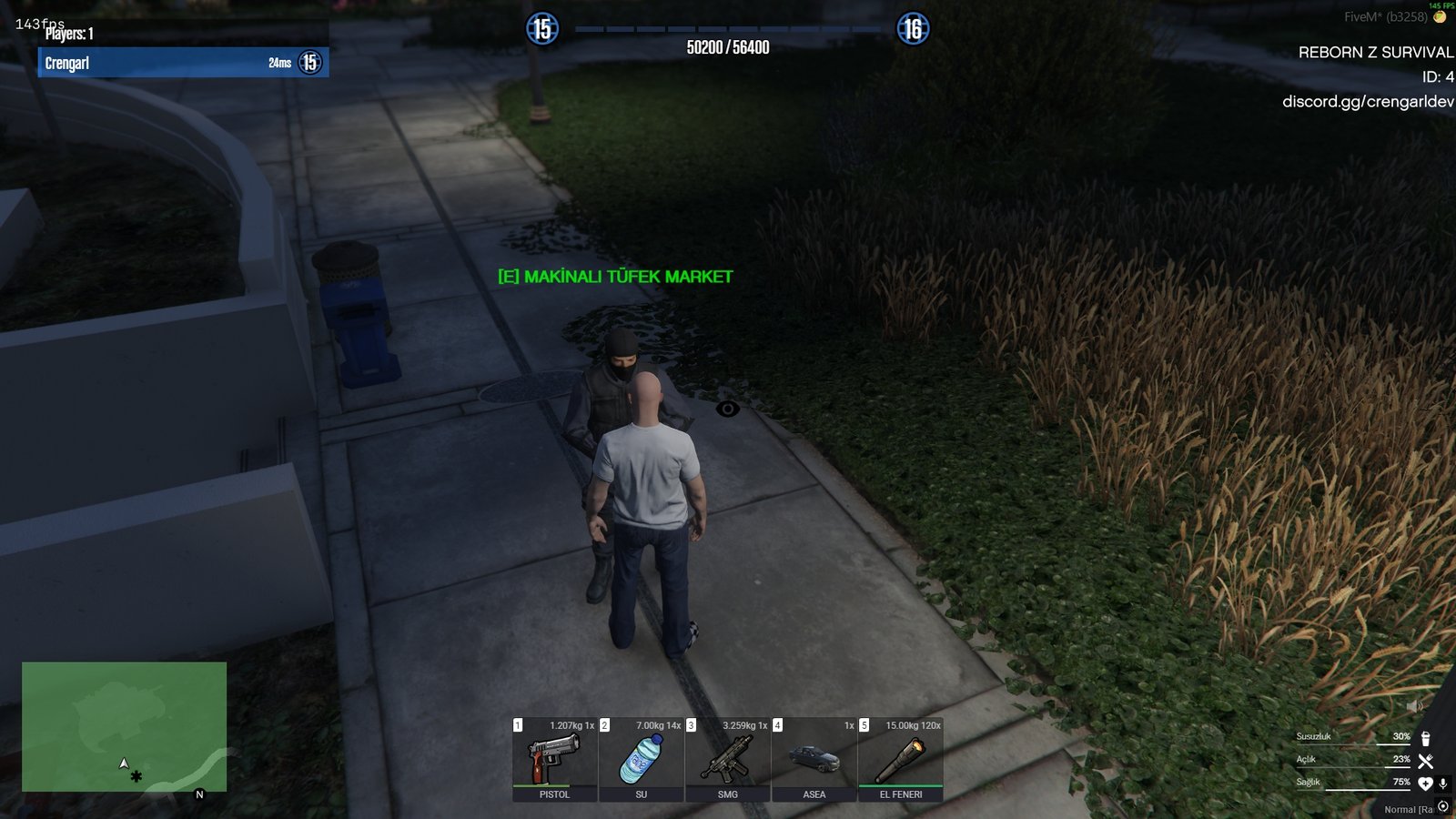
Task: Click the thirst cup icon beside Susuzluk
Action: (x=1425, y=739)
